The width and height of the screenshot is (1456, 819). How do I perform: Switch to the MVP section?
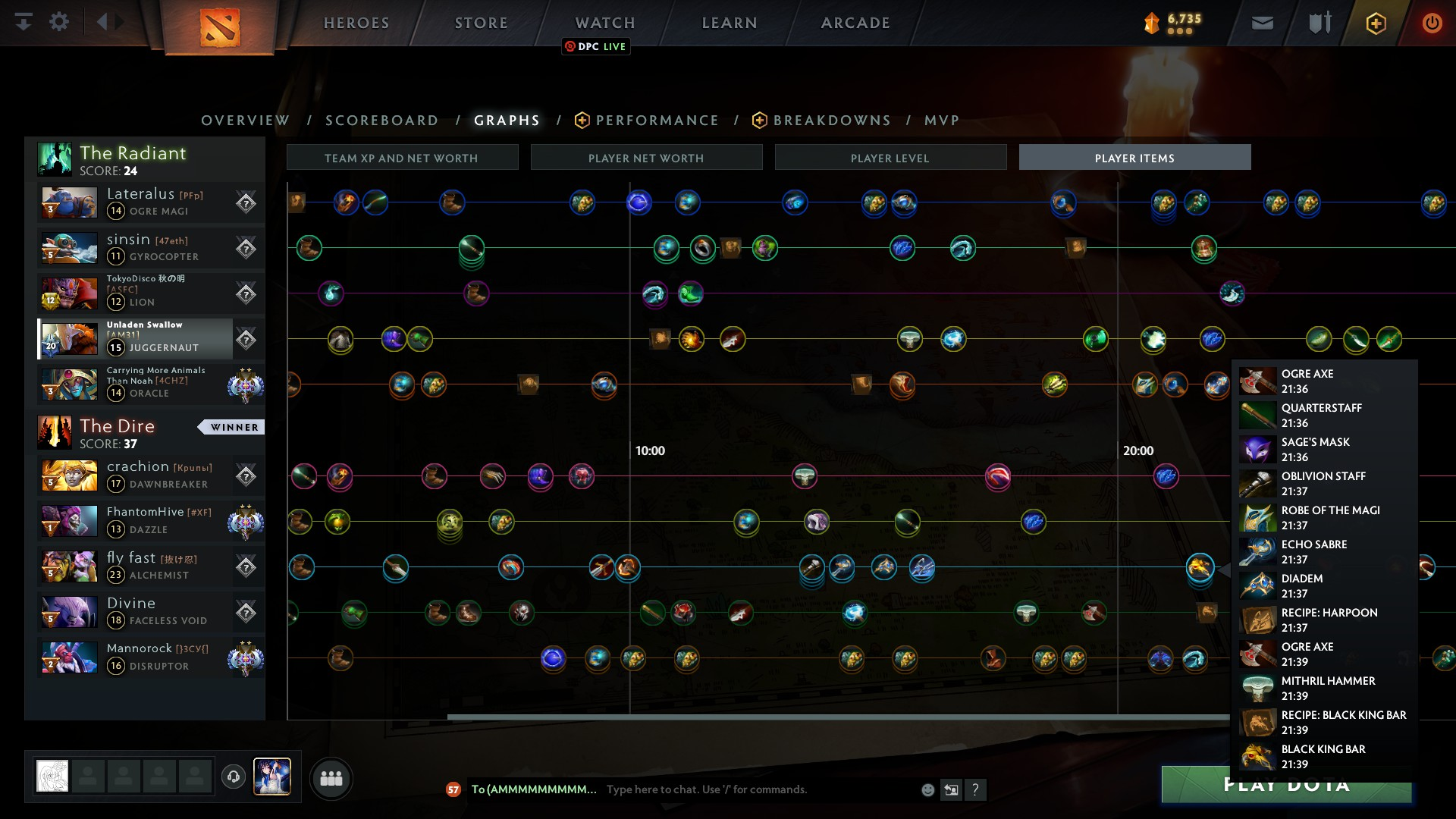pyautogui.click(x=941, y=120)
